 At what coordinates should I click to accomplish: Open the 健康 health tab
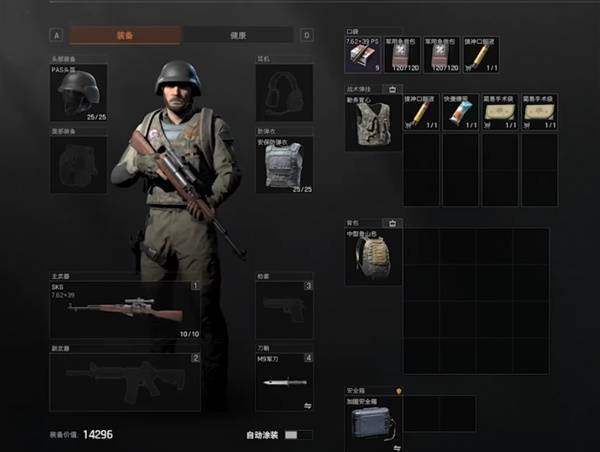238,35
